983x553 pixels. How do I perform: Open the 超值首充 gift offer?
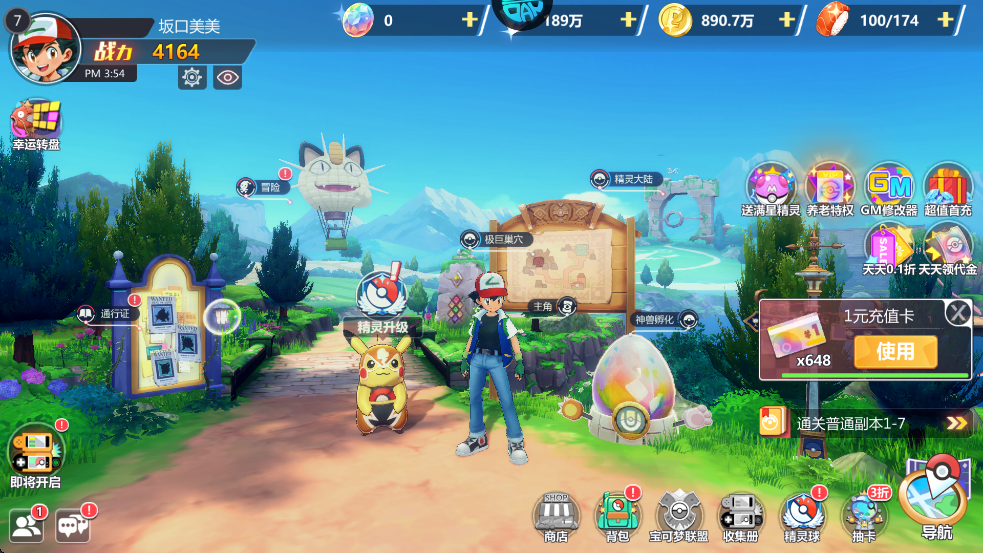click(x=947, y=187)
